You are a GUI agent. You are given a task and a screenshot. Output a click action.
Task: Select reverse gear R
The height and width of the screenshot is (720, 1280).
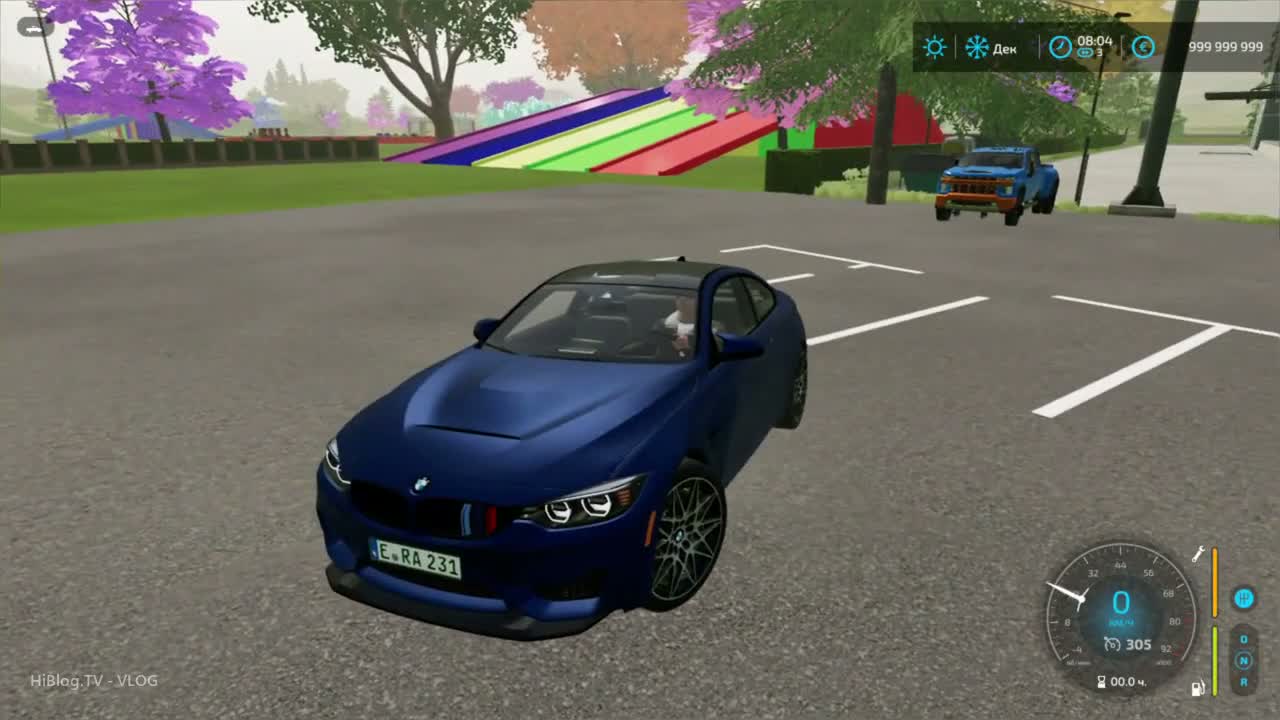click(x=1244, y=682)
